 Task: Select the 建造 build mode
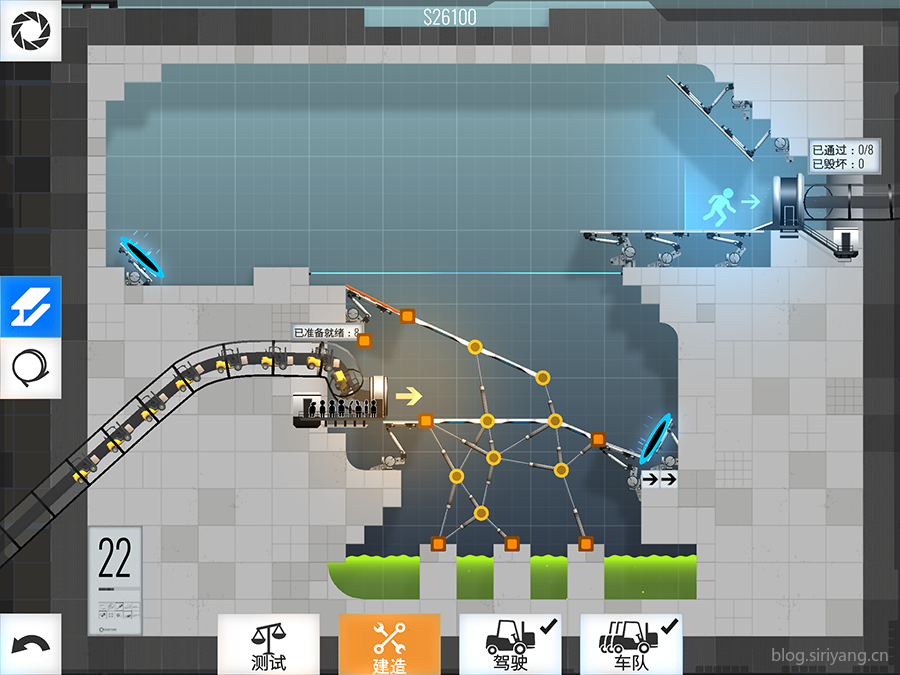point(389,644)
